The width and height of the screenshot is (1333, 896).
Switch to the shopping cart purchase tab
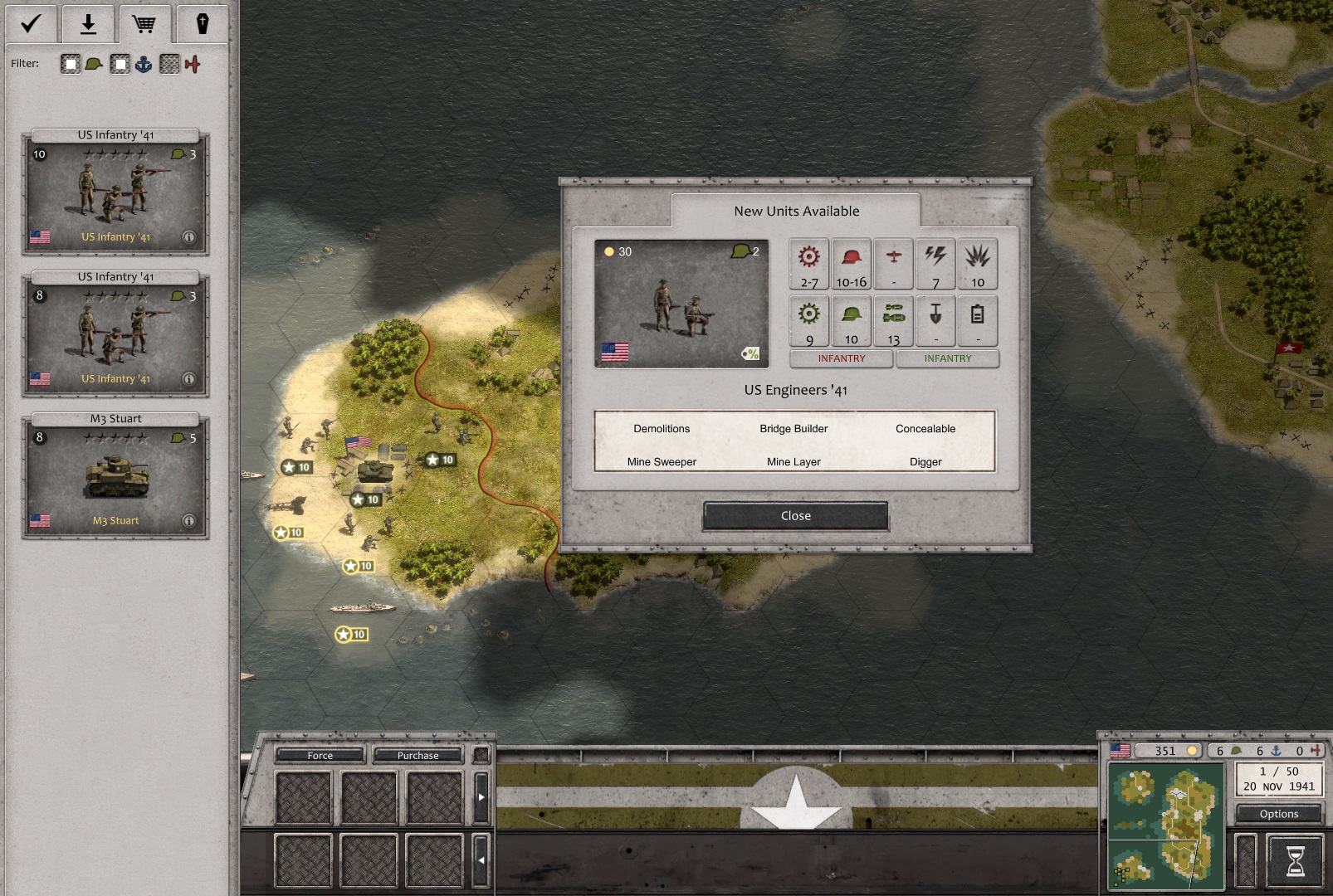[146, 24]
